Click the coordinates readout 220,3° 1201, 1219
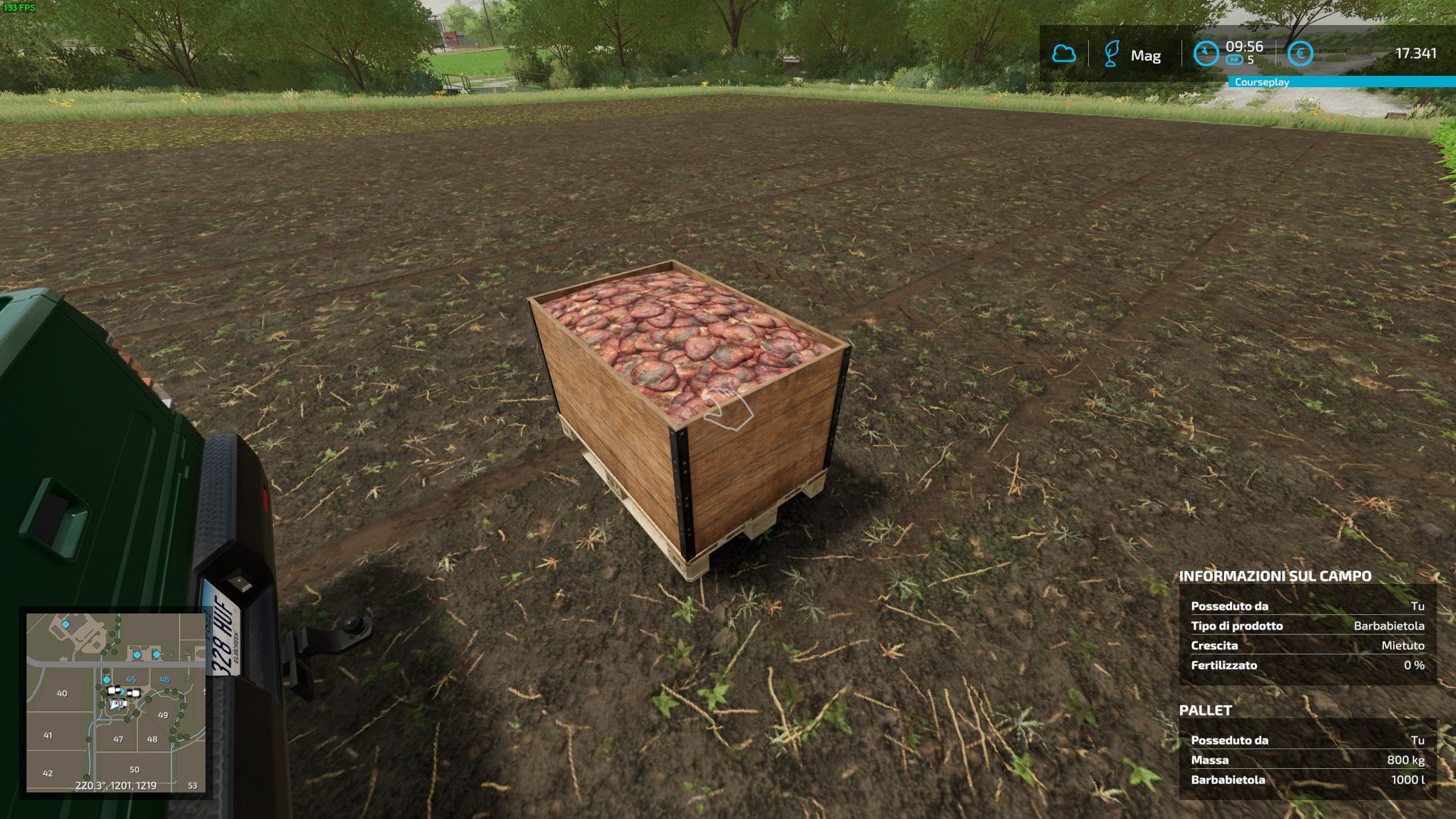Viewport: 1456px width, 819px height. (116, 785)
